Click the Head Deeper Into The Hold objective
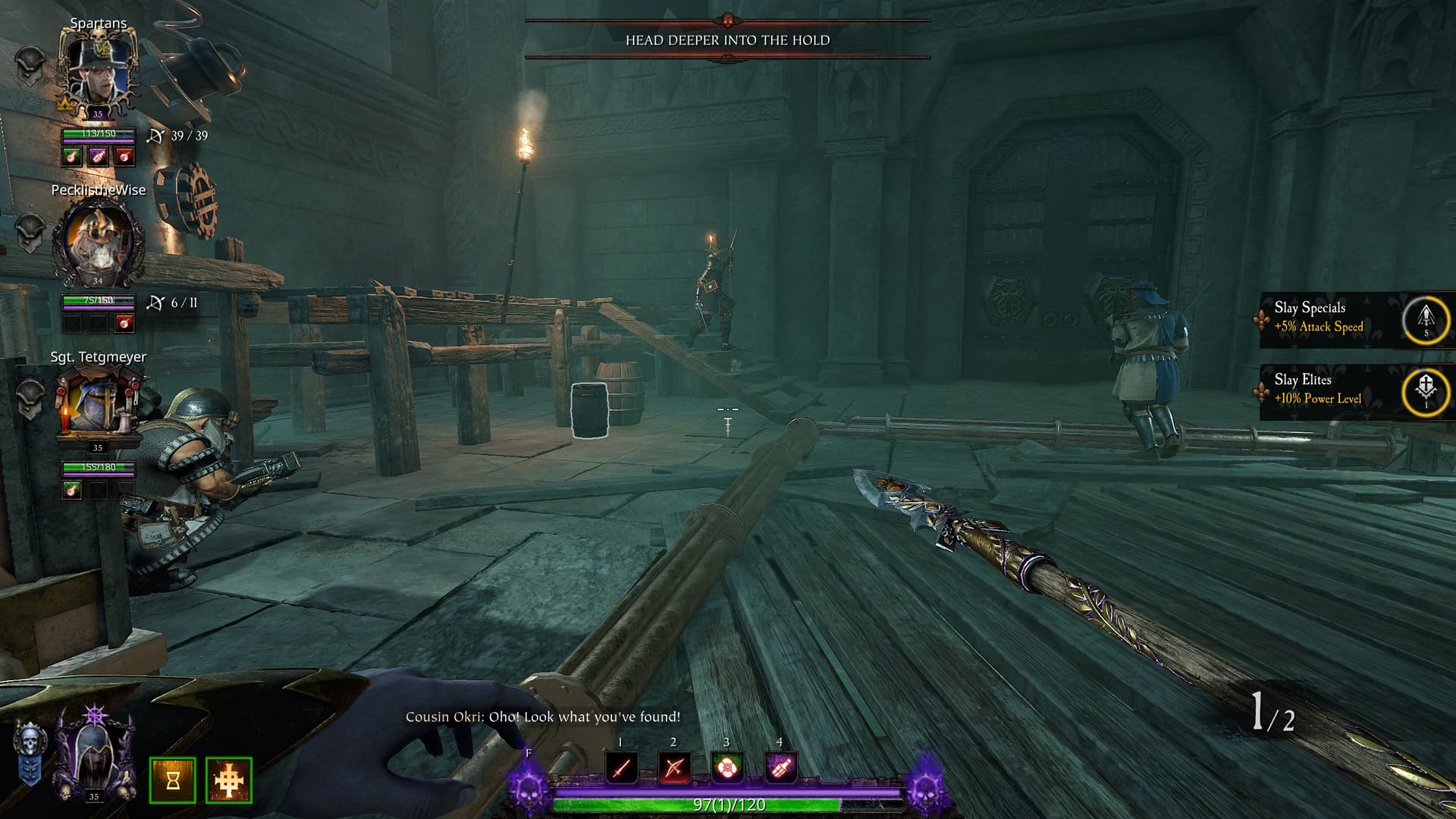 coord(727,40)
